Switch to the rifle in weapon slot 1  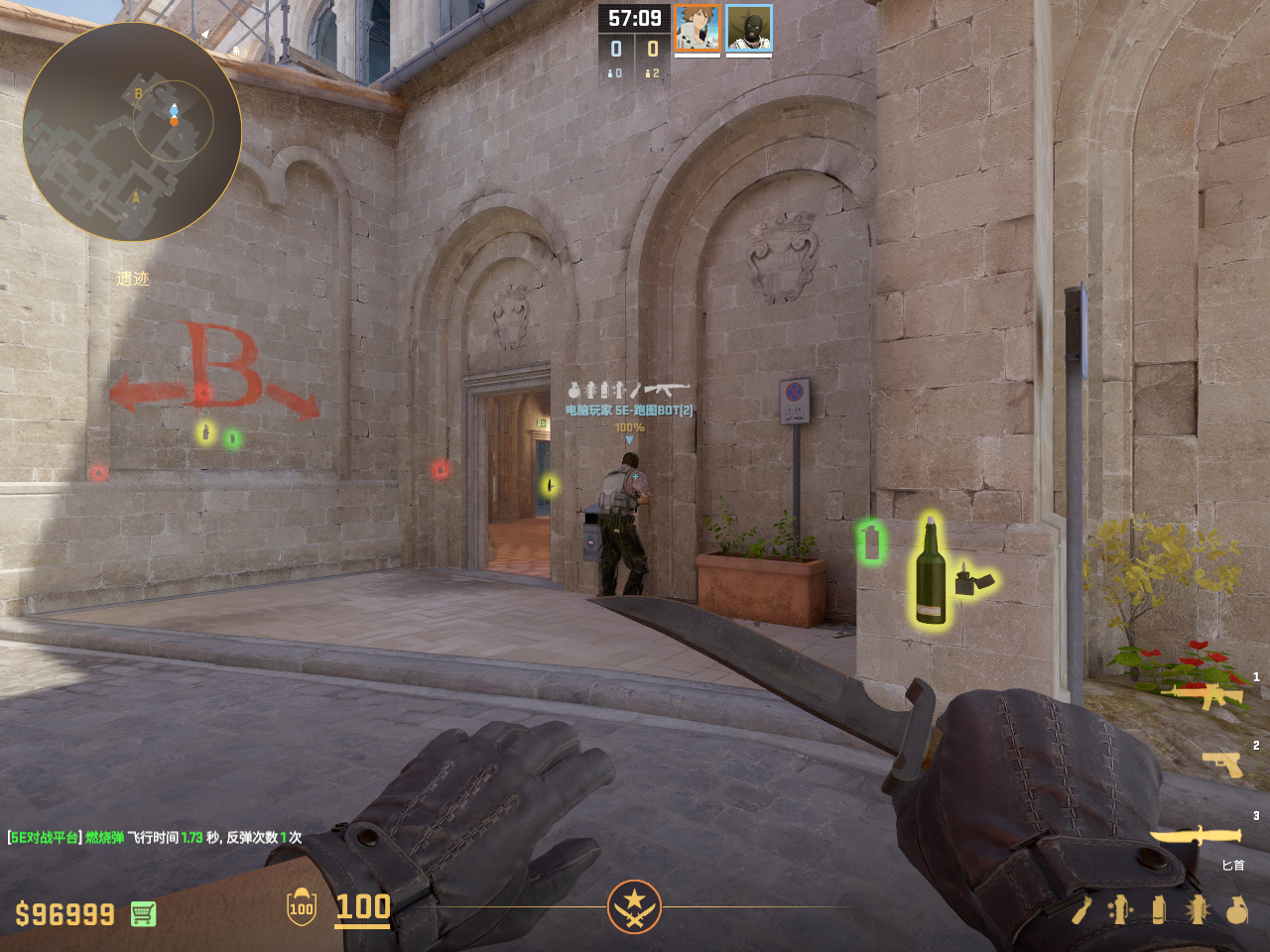(x=1206, y=694)
